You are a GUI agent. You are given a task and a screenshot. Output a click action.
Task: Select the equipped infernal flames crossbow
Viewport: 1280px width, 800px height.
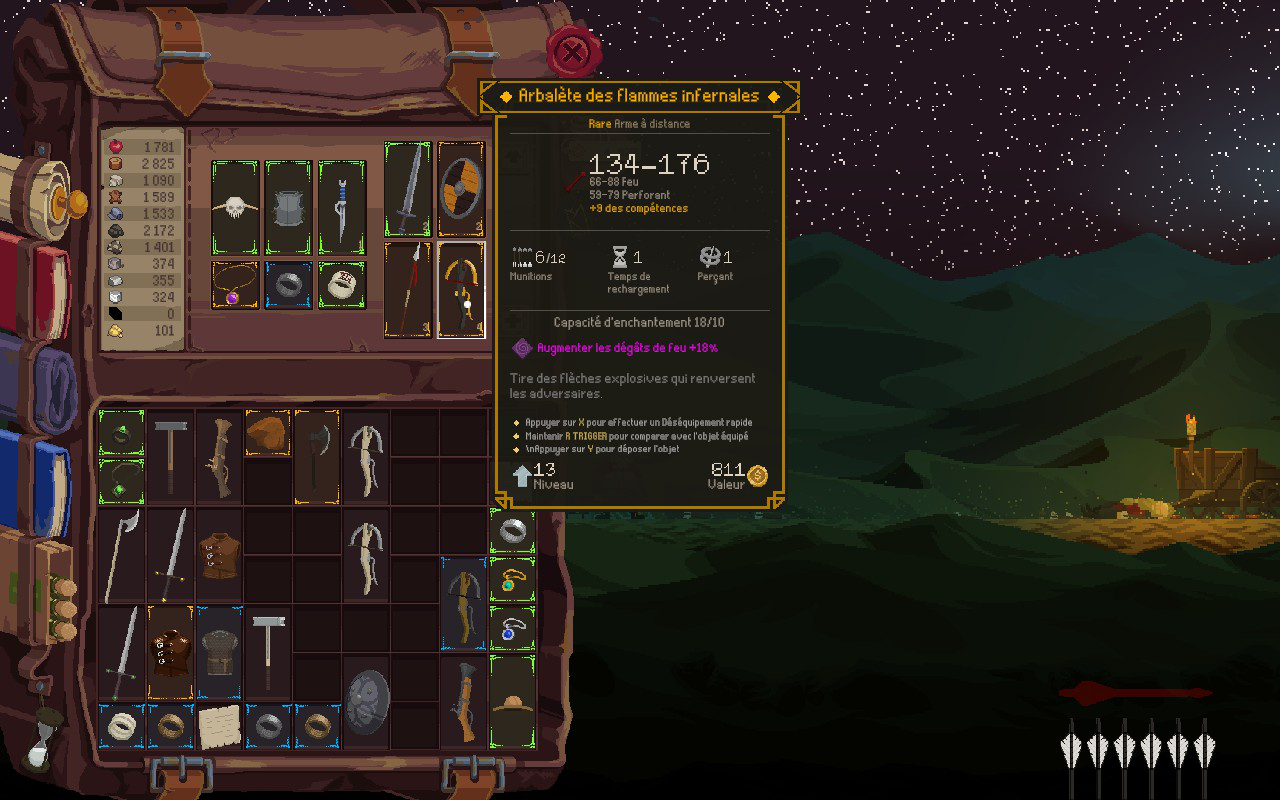point(461,289)
